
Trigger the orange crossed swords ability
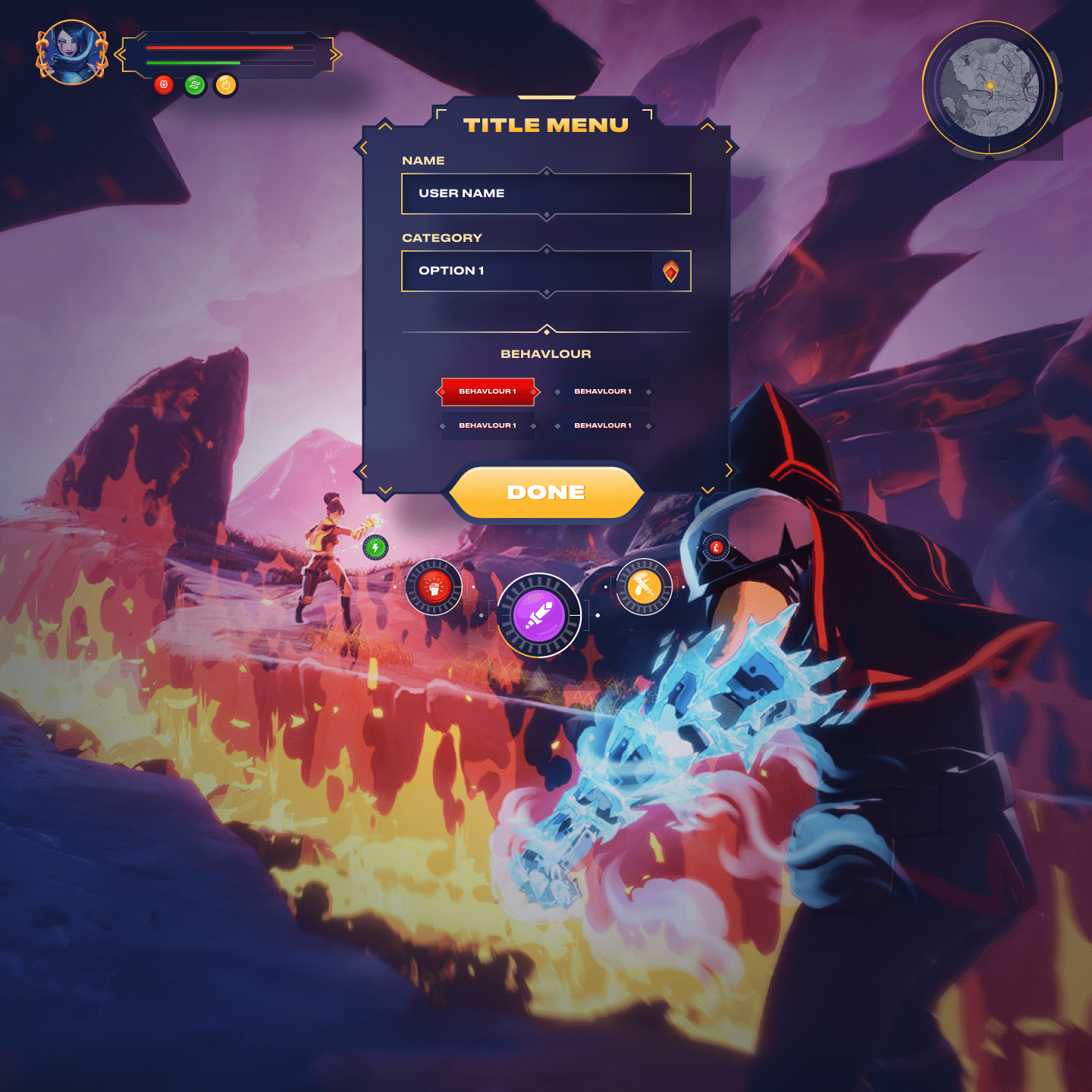coord(644,586)
